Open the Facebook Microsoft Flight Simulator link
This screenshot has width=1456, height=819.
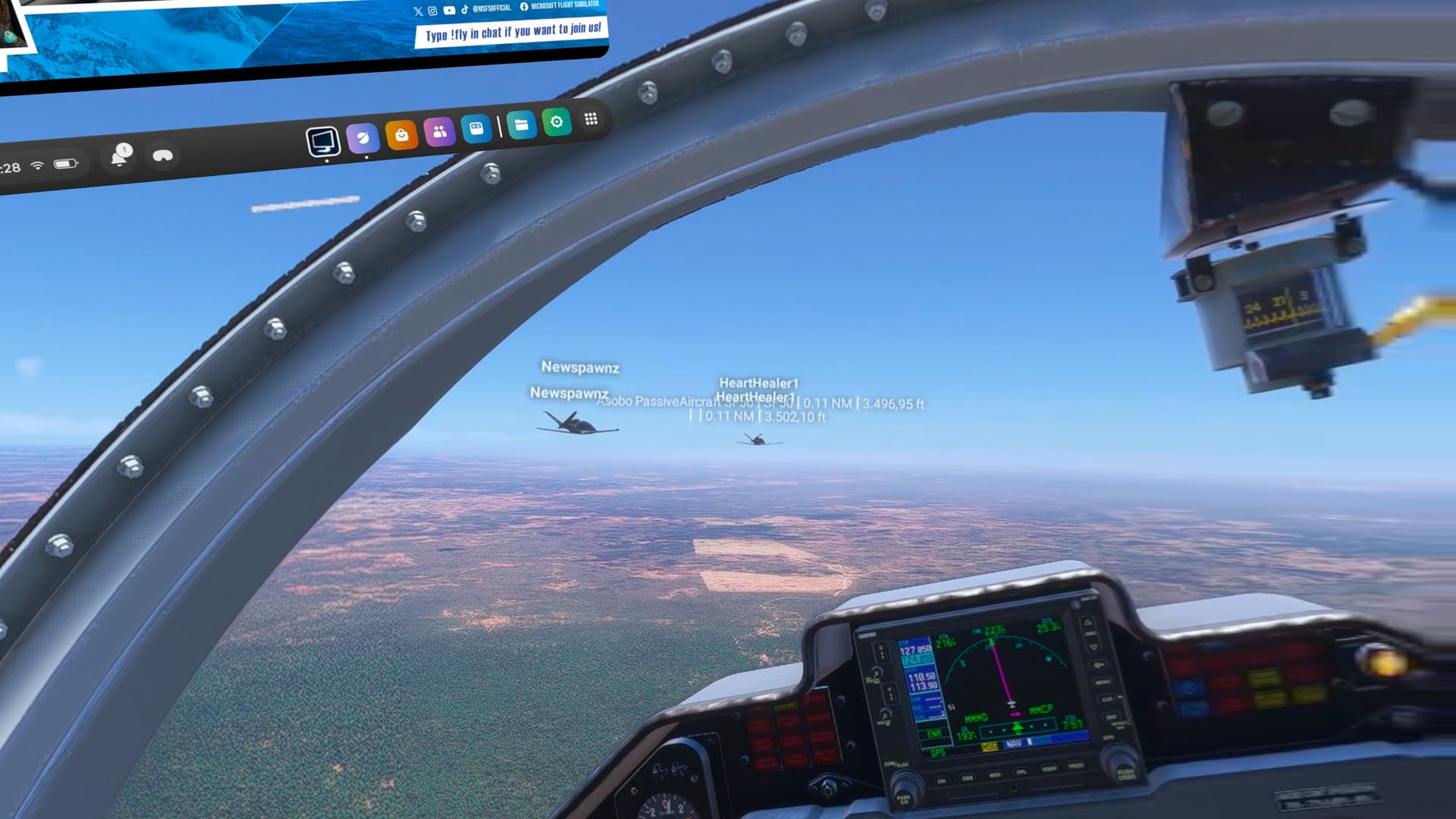pos(525,8)
